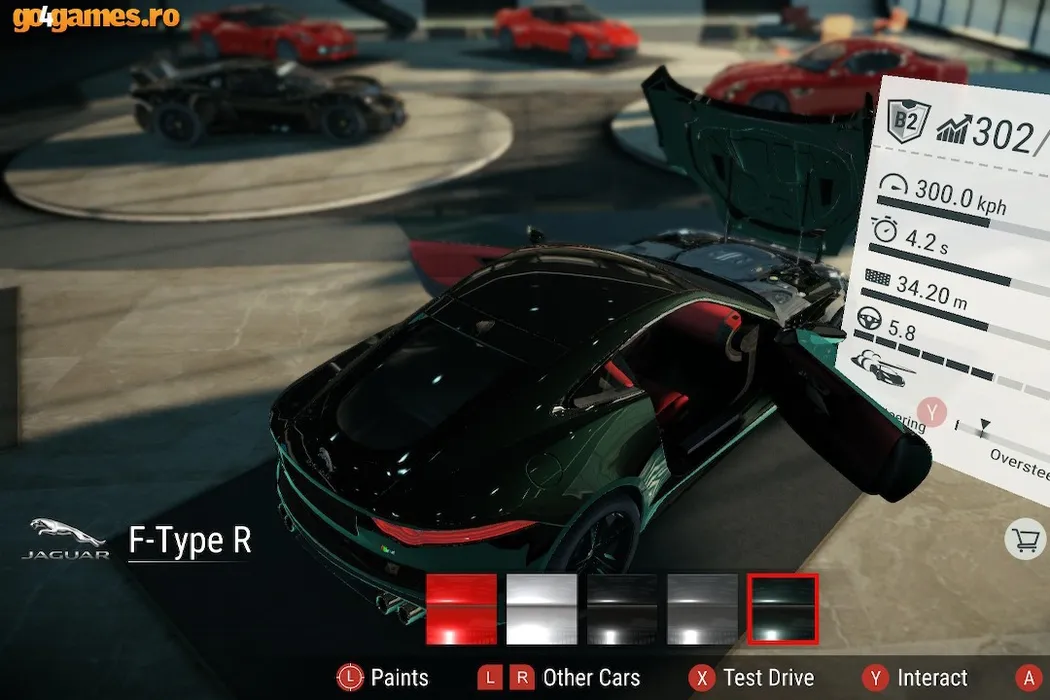Image resolution: width=1050 pixels, height=700 pixels.
Task: Select the red paint swatch
Action: click(461, 609)
